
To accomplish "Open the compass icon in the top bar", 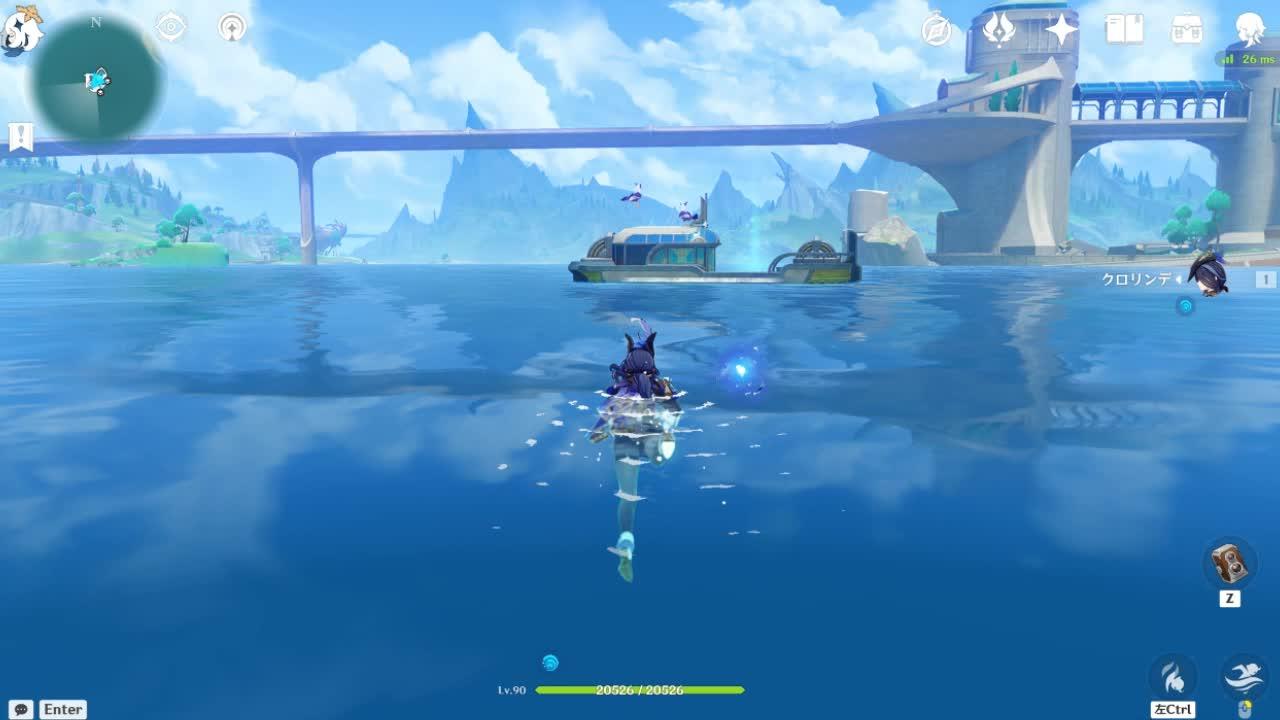I will point(937,30).
